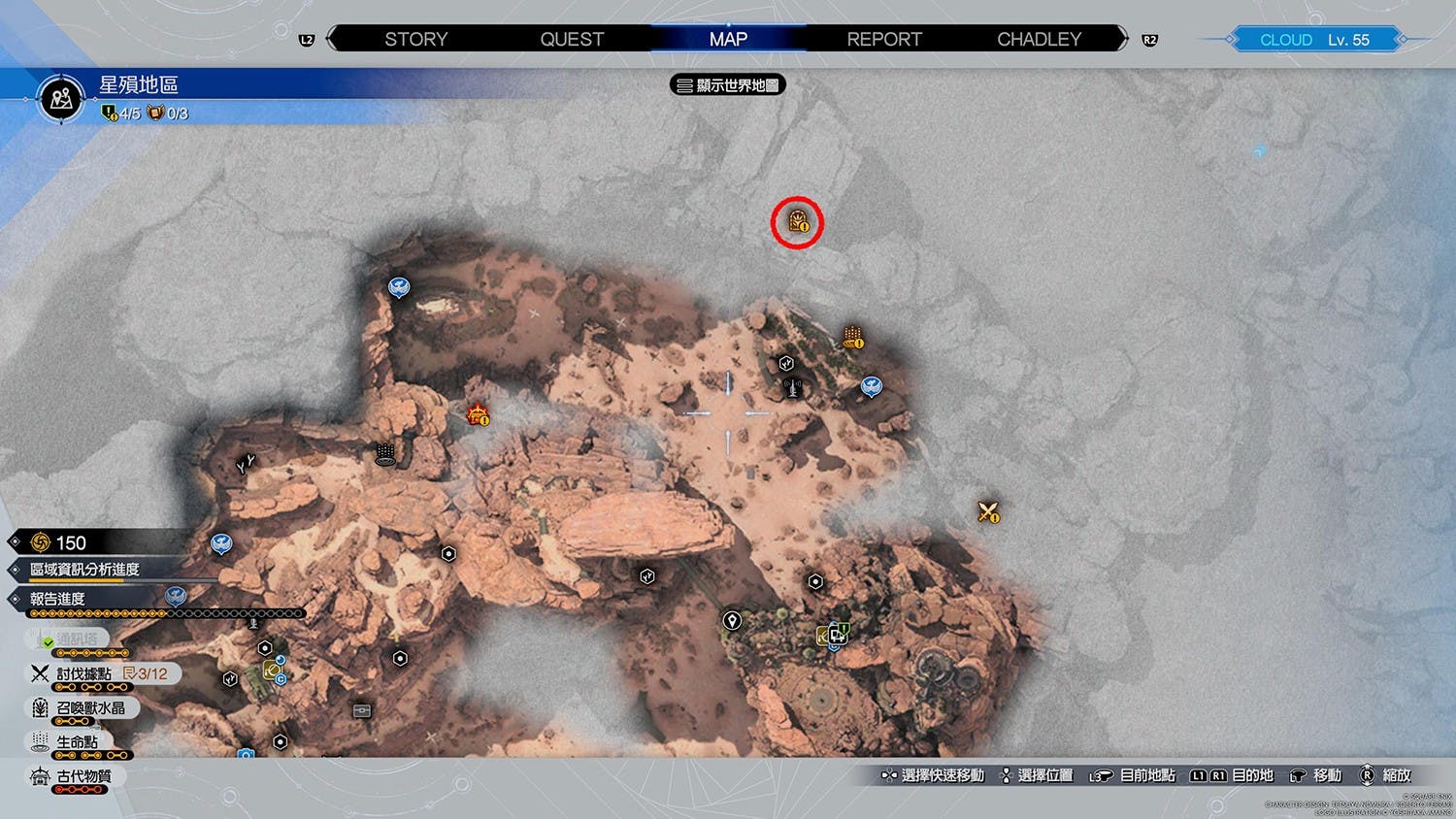Select the red and yellow marker on the map
1456x819 pixels.
[x=478, y=415]
